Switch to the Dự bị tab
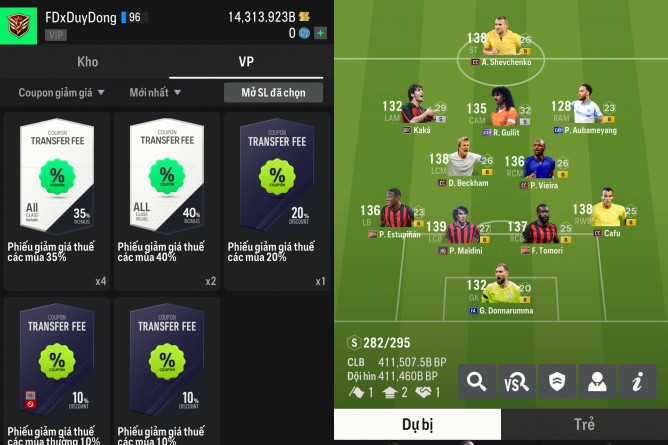The image size is (668, 445). point(417,425)
